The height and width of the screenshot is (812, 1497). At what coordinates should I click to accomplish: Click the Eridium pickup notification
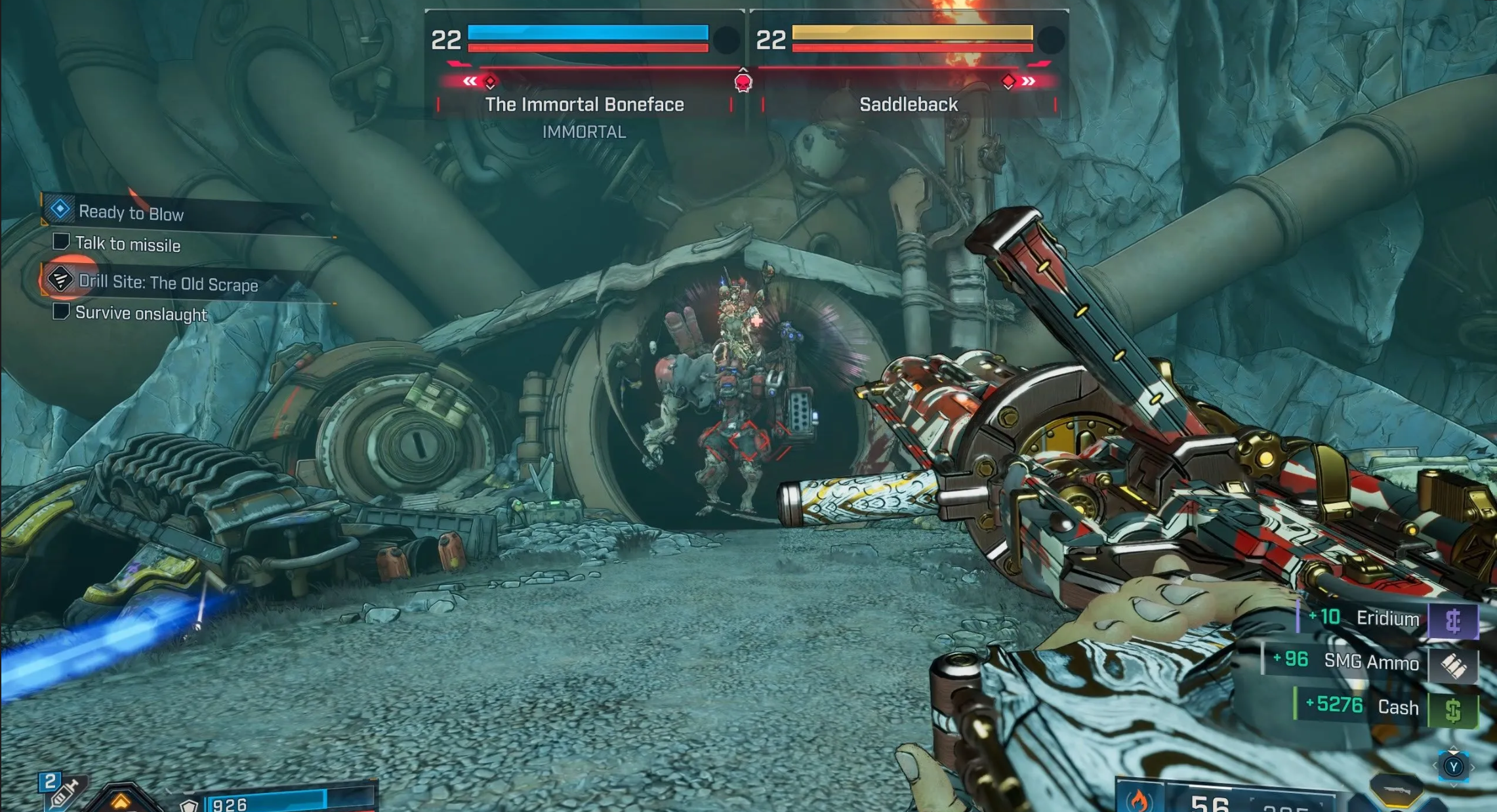point(1387,619)
